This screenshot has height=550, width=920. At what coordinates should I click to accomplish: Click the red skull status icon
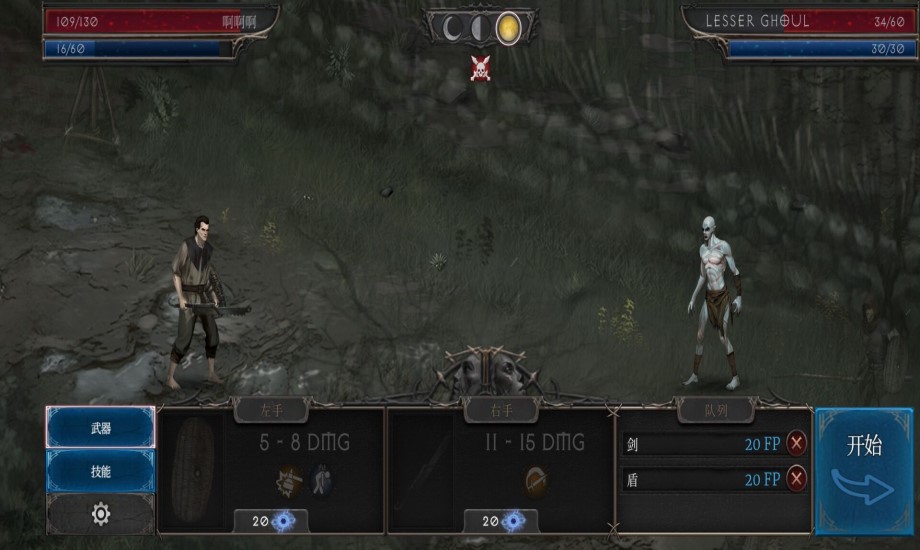click(x=481, y=68)
